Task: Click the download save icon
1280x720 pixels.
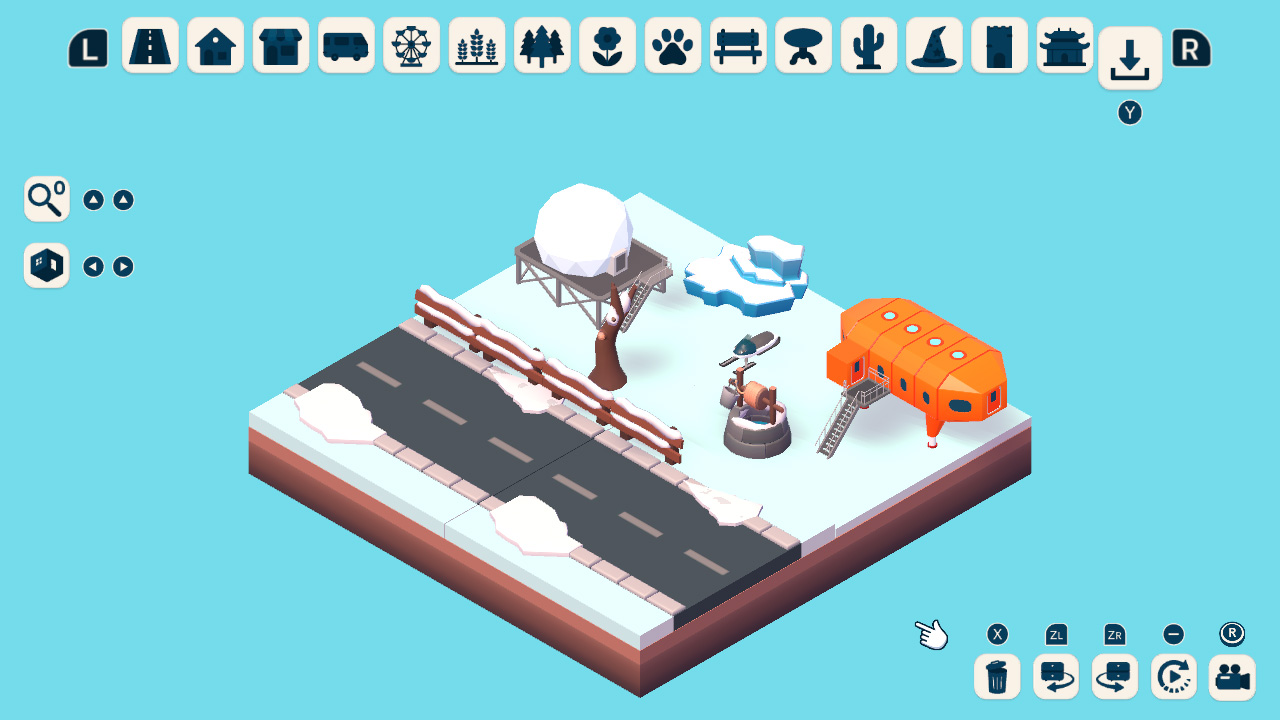Action: (1130, 57)
